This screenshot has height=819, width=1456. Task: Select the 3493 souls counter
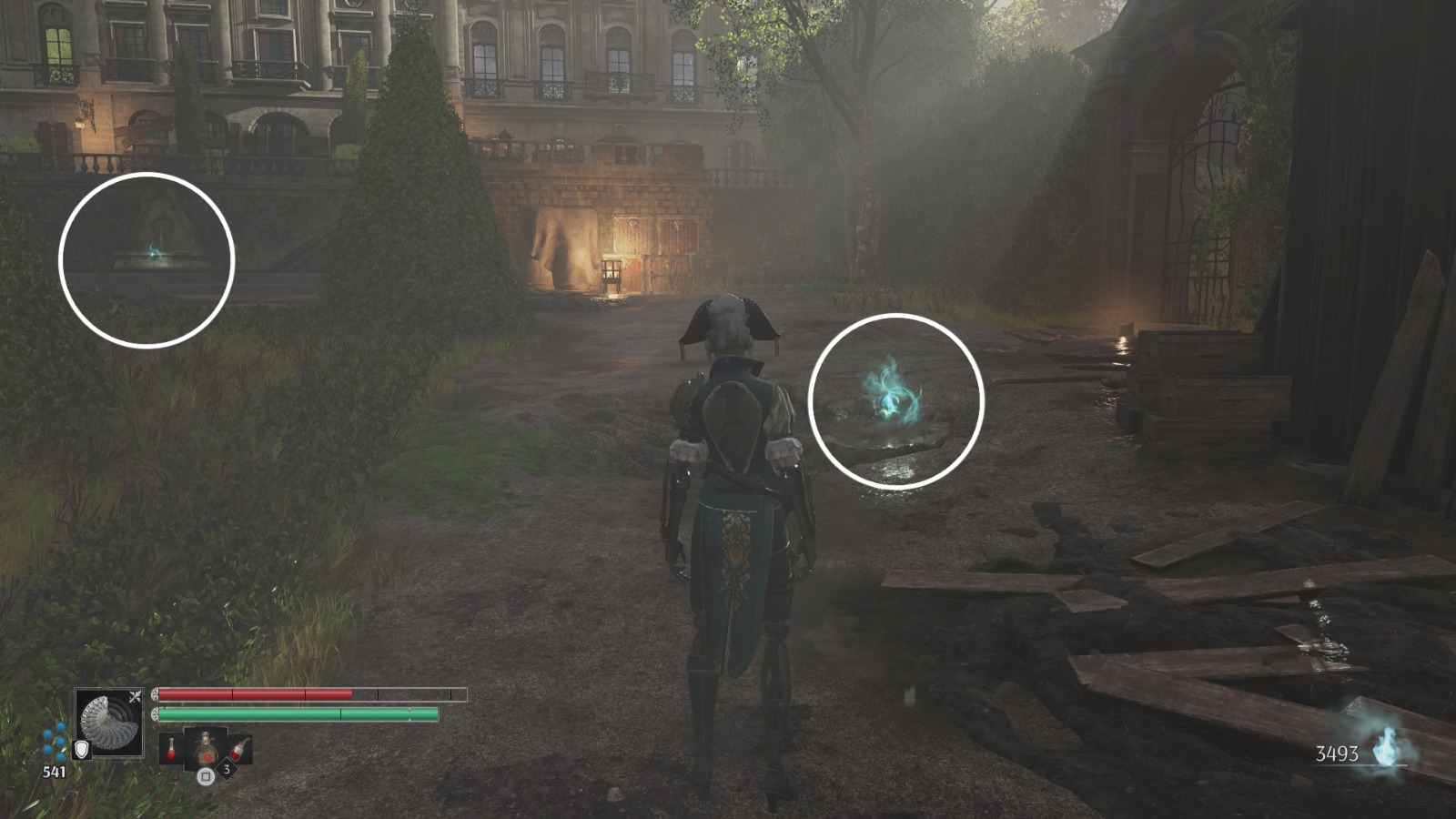(1337, 753)
